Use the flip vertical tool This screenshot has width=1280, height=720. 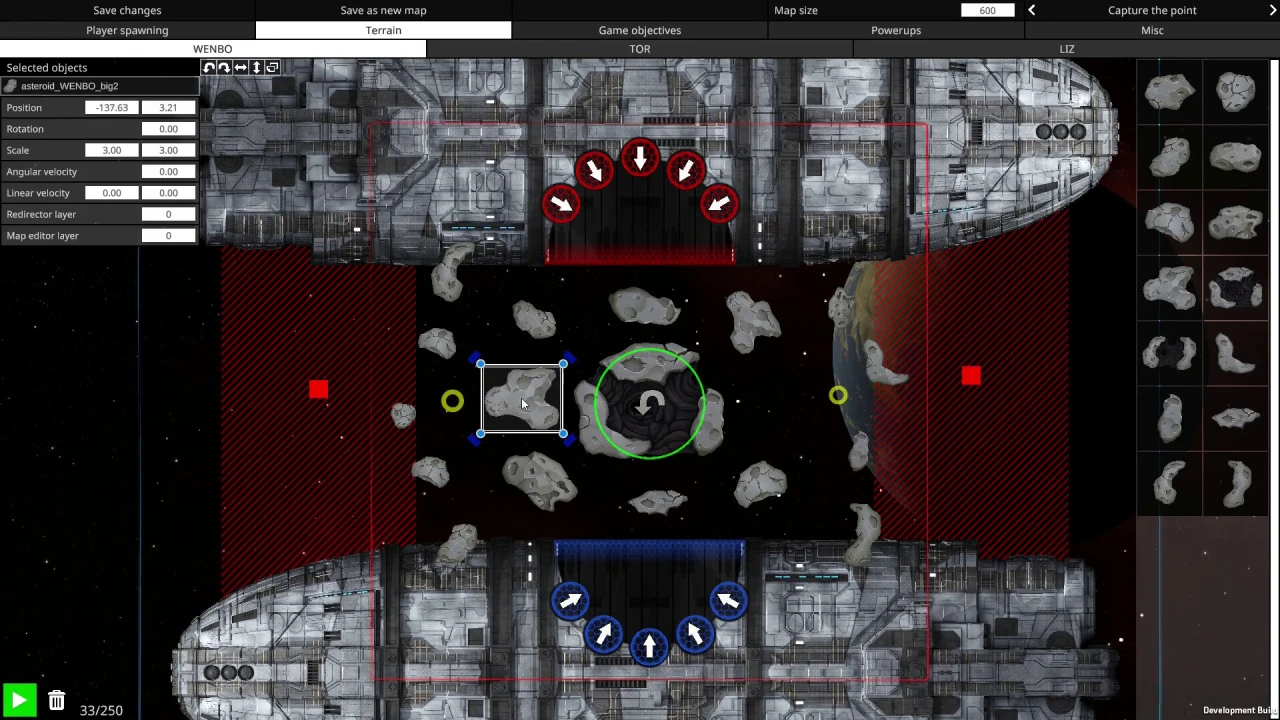[x=256, y=67]
